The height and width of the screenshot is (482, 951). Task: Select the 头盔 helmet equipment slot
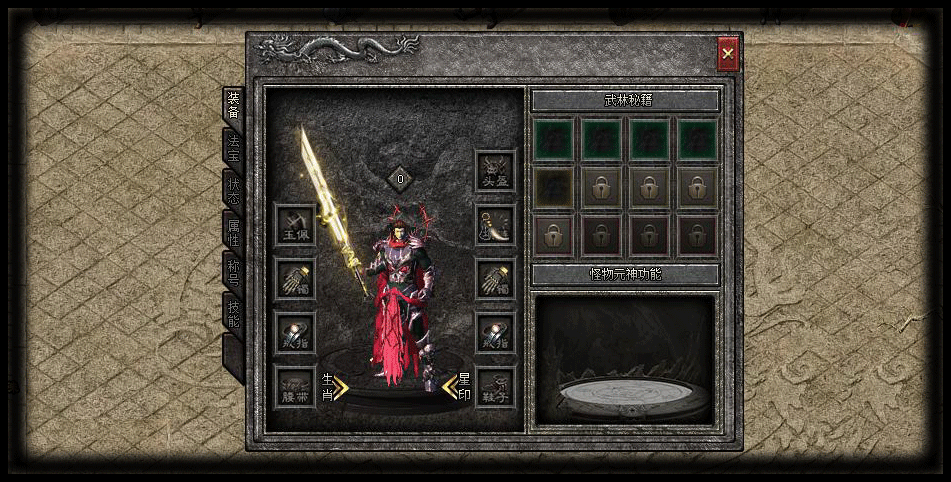[495, 171]
